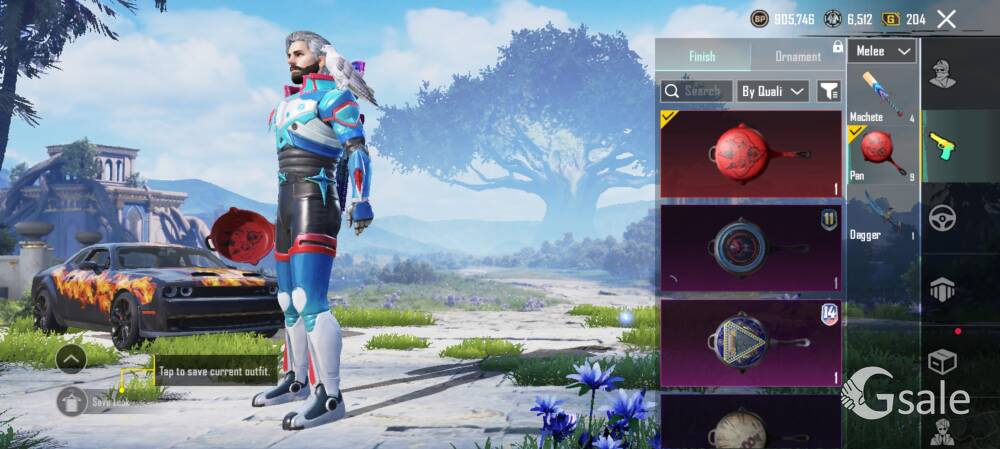Open the filter funnel options

pos(829,91)
